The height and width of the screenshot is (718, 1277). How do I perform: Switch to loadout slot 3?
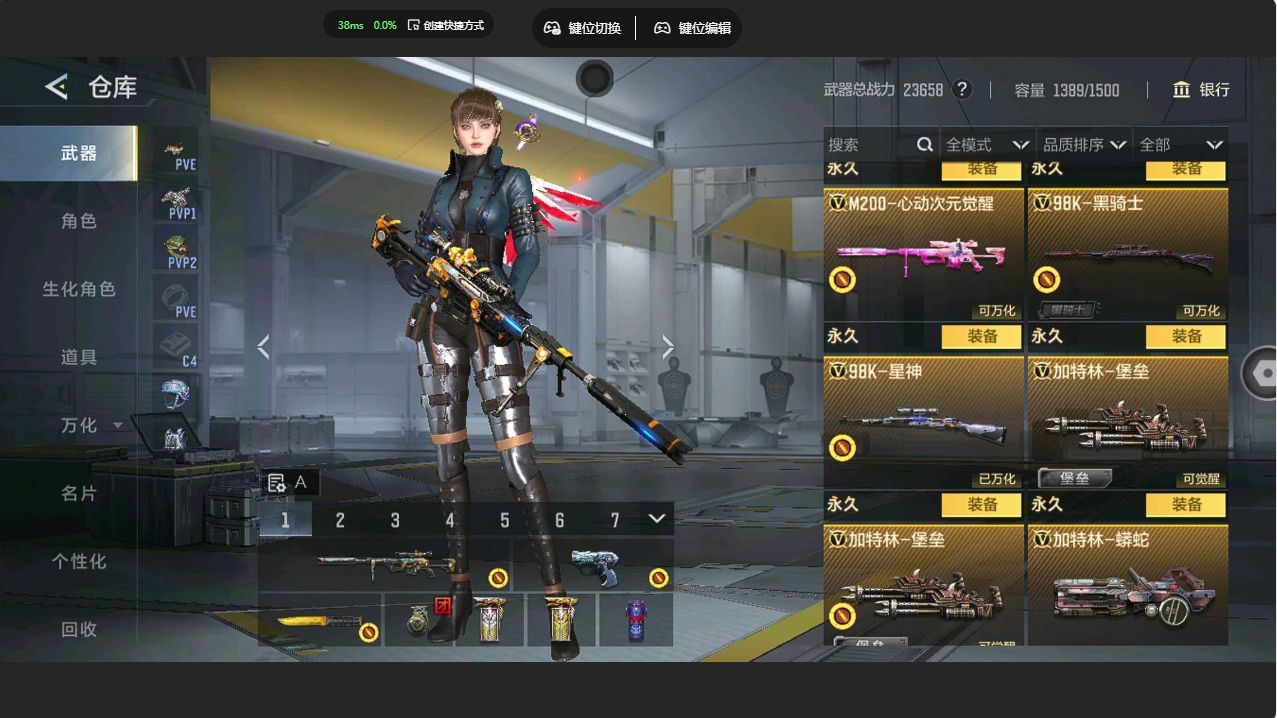(x=395, y=520)
